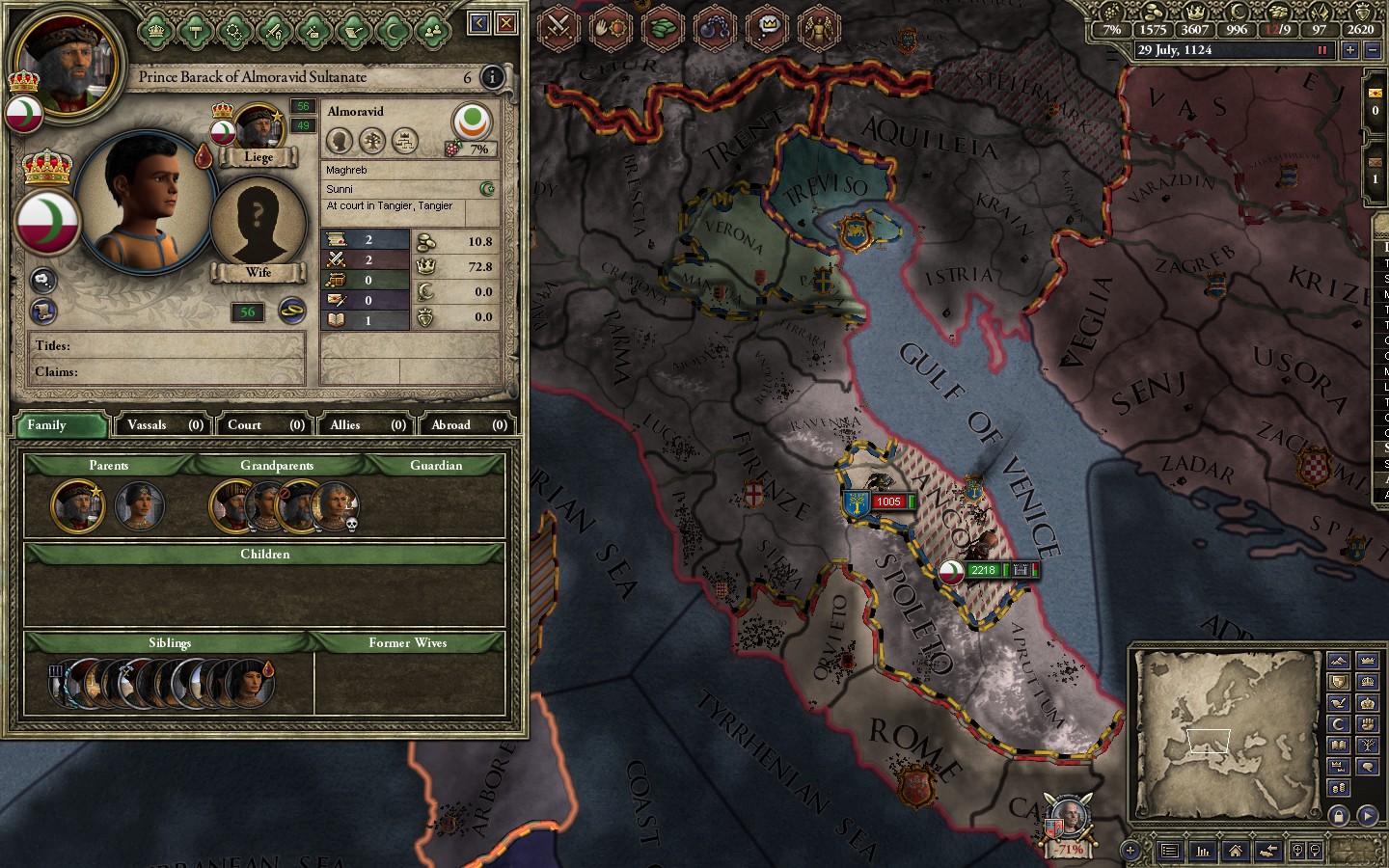View the Family tab

tap(60, 424)
